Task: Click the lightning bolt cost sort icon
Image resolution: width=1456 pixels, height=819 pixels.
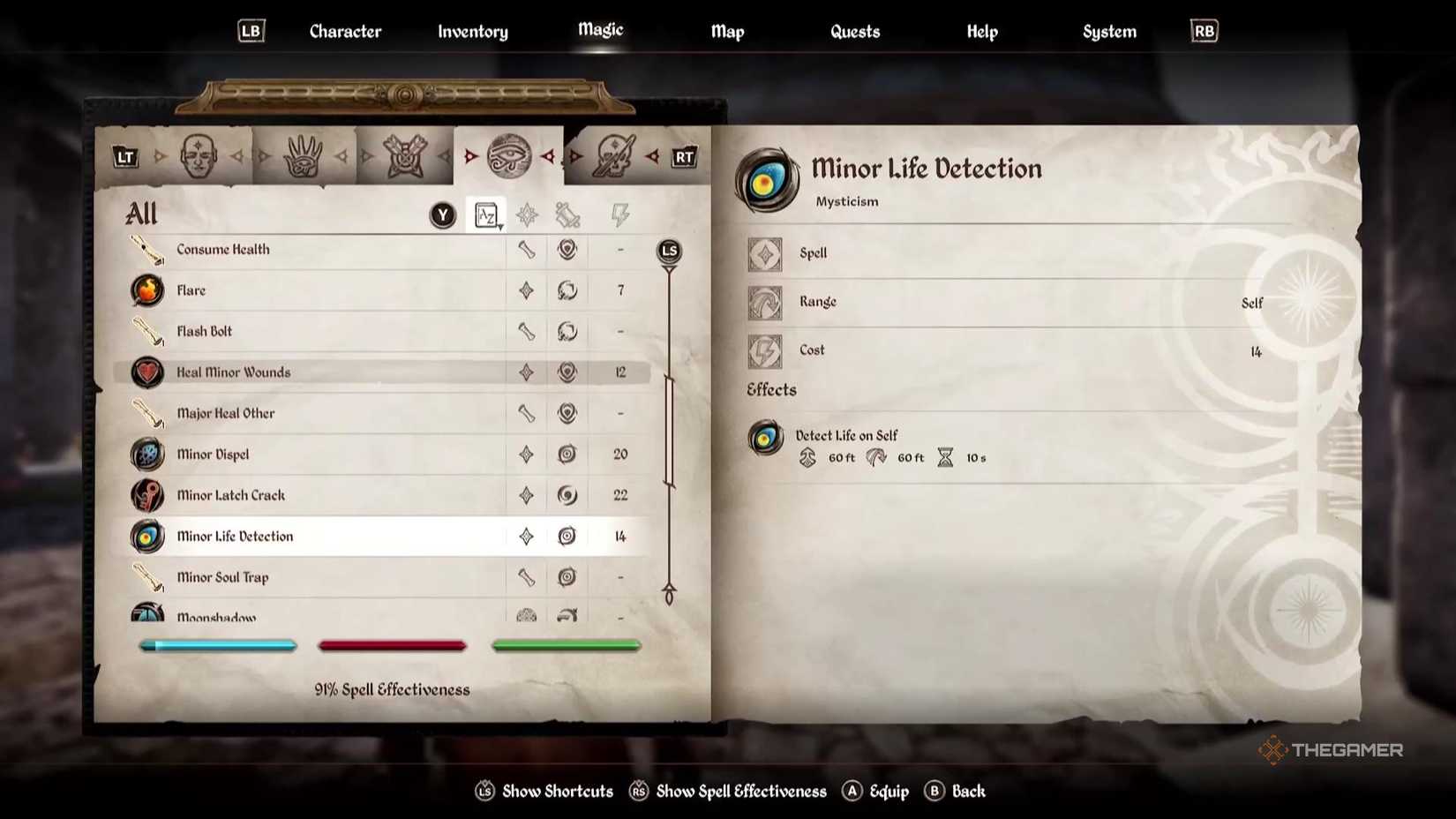Action: click(x=620, y=213)
